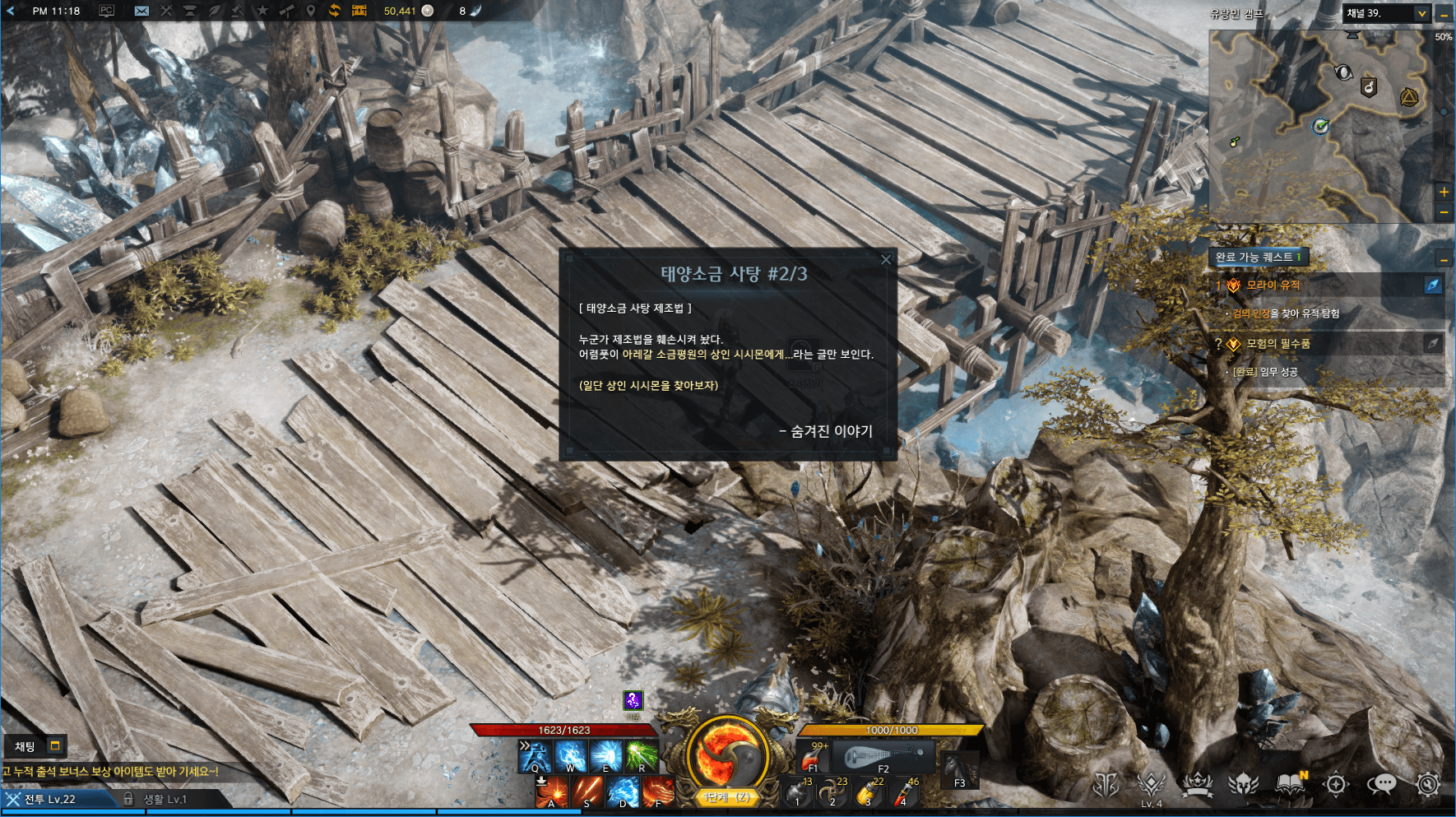Screen dimensions: 1456x817
Task: Toggle the blue compass for 모라이 유적
Action: [x=1433, y=285]
